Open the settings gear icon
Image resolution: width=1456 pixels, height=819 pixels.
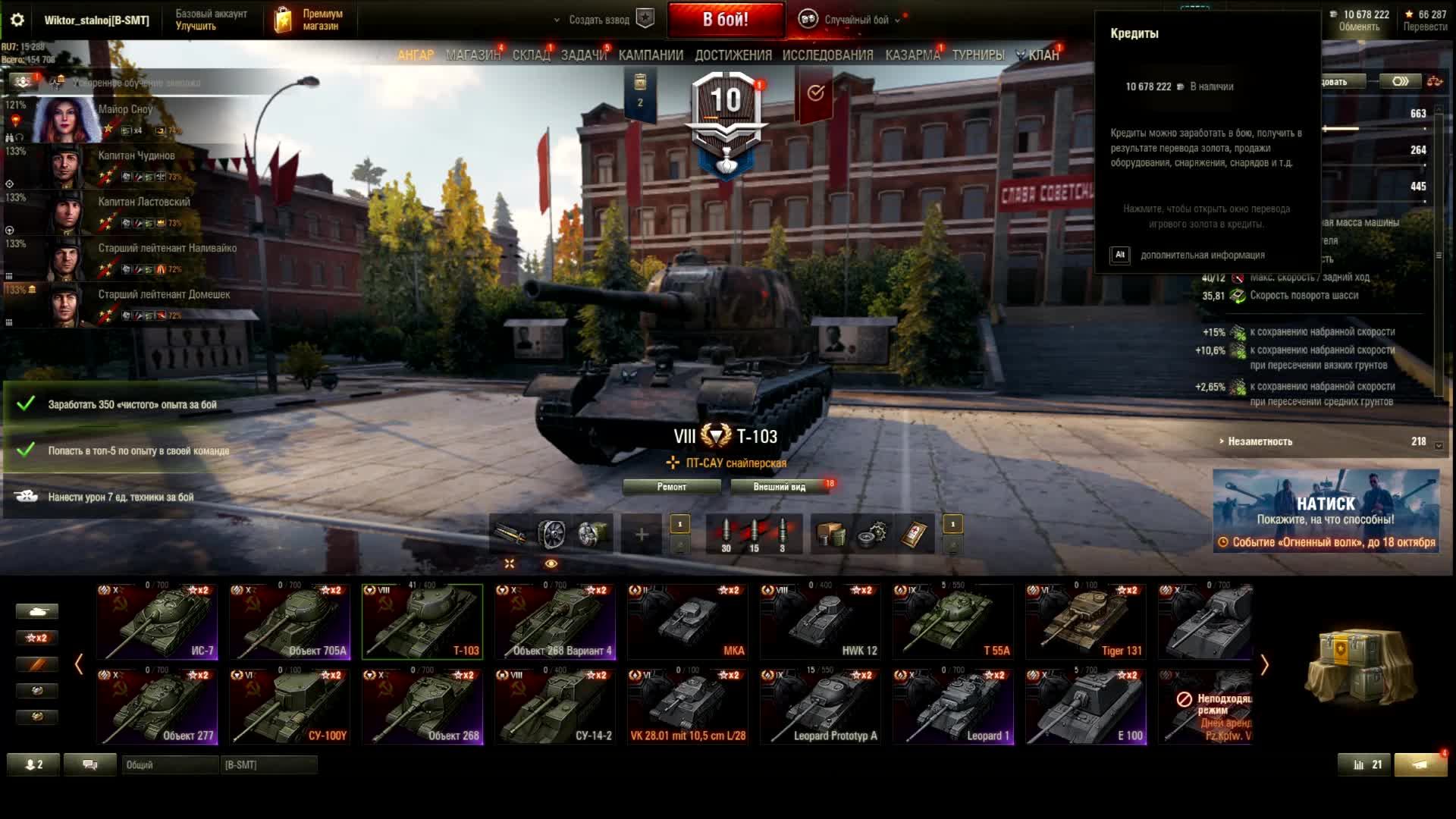17,20
